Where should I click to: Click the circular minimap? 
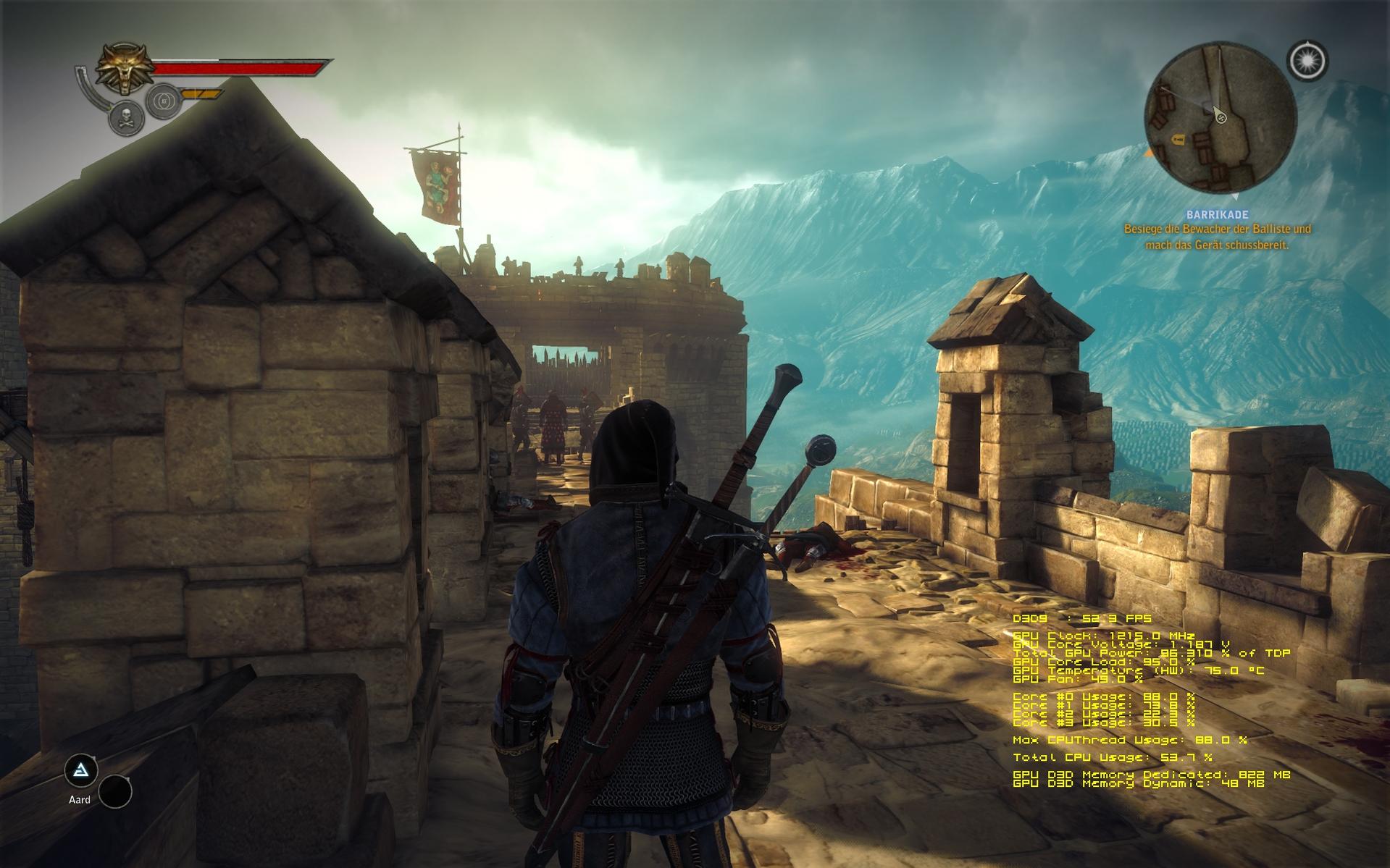pos(1219,118)
